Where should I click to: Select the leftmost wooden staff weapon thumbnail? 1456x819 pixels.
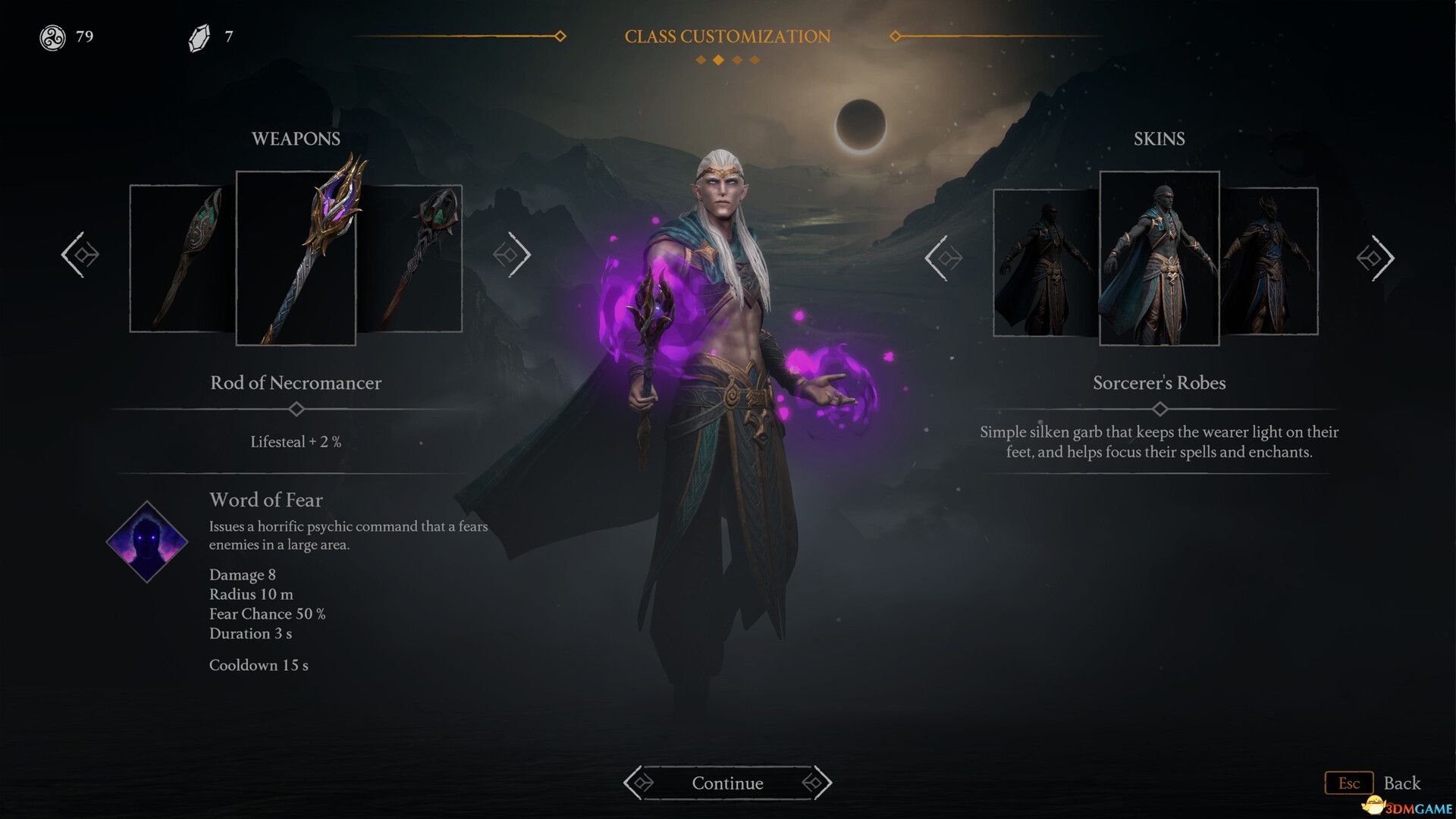coord(180,258)
